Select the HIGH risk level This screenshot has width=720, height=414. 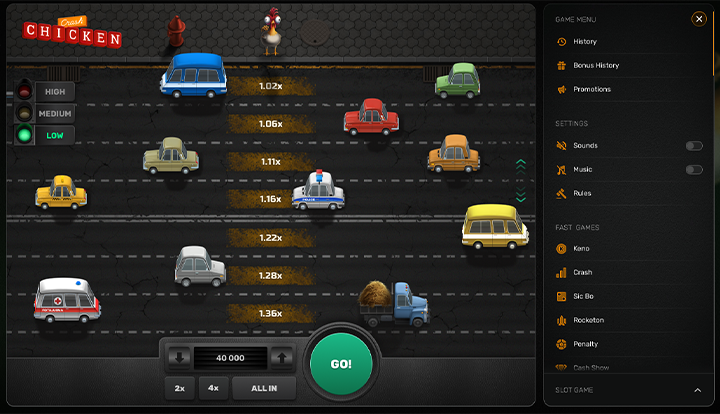[x=55, y=90]
